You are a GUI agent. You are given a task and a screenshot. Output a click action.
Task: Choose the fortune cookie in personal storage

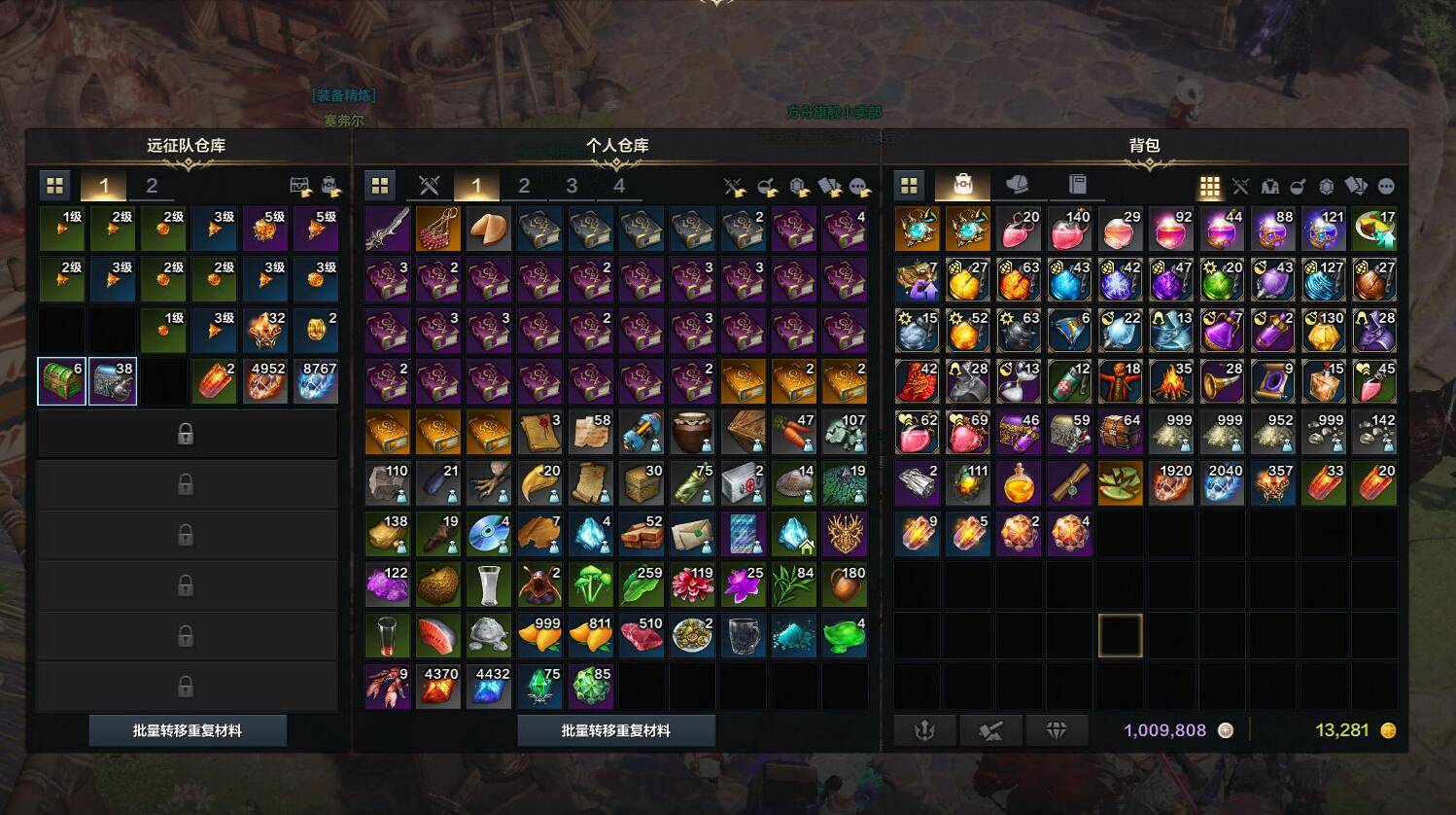point(489,229)
